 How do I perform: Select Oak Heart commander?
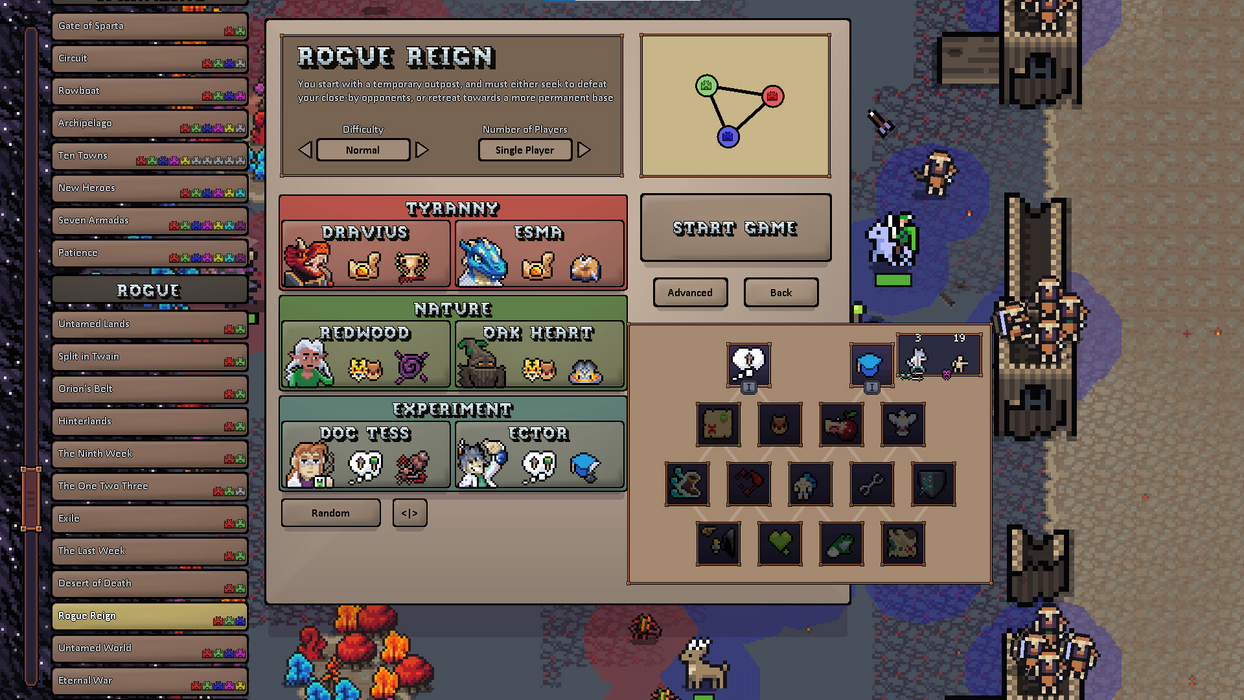pos(540,355)
